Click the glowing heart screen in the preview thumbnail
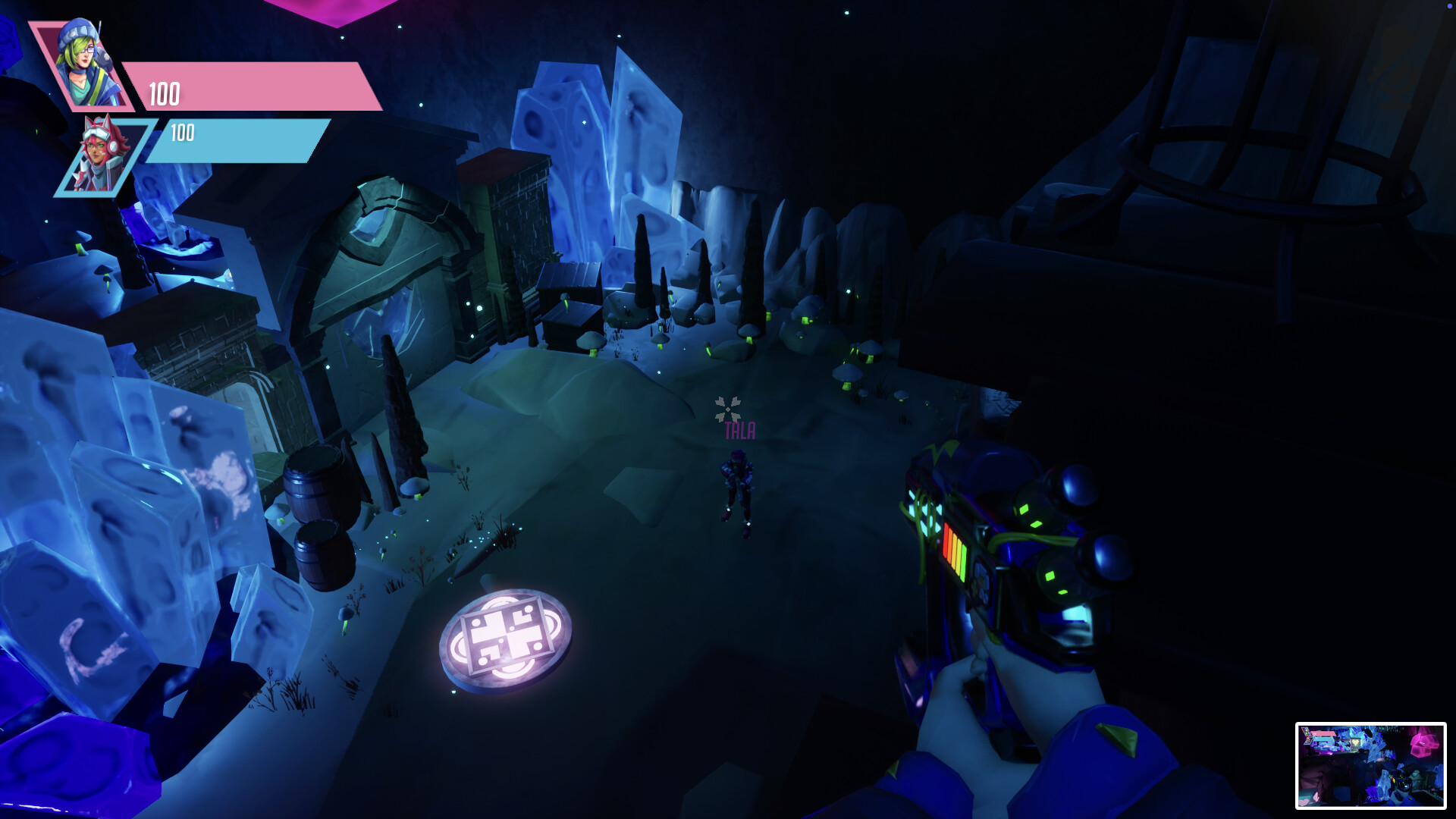Image resolution: width=1456 pixels, height=819 pixels. pos(1356,742)
